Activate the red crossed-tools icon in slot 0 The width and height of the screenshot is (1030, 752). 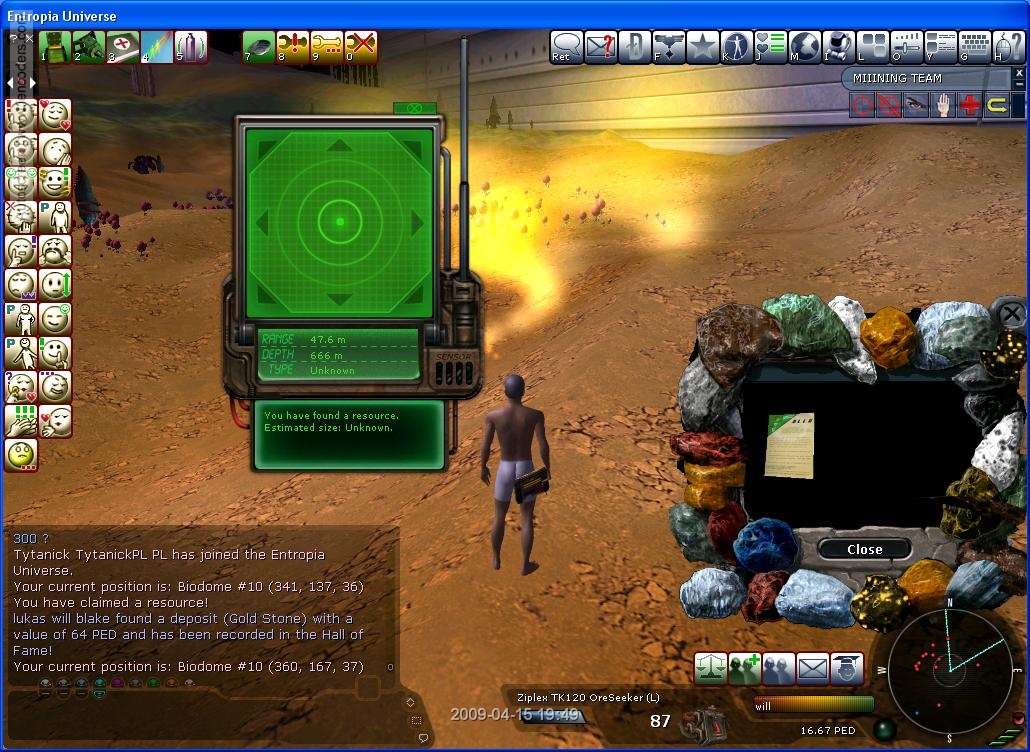pos(361,47)
